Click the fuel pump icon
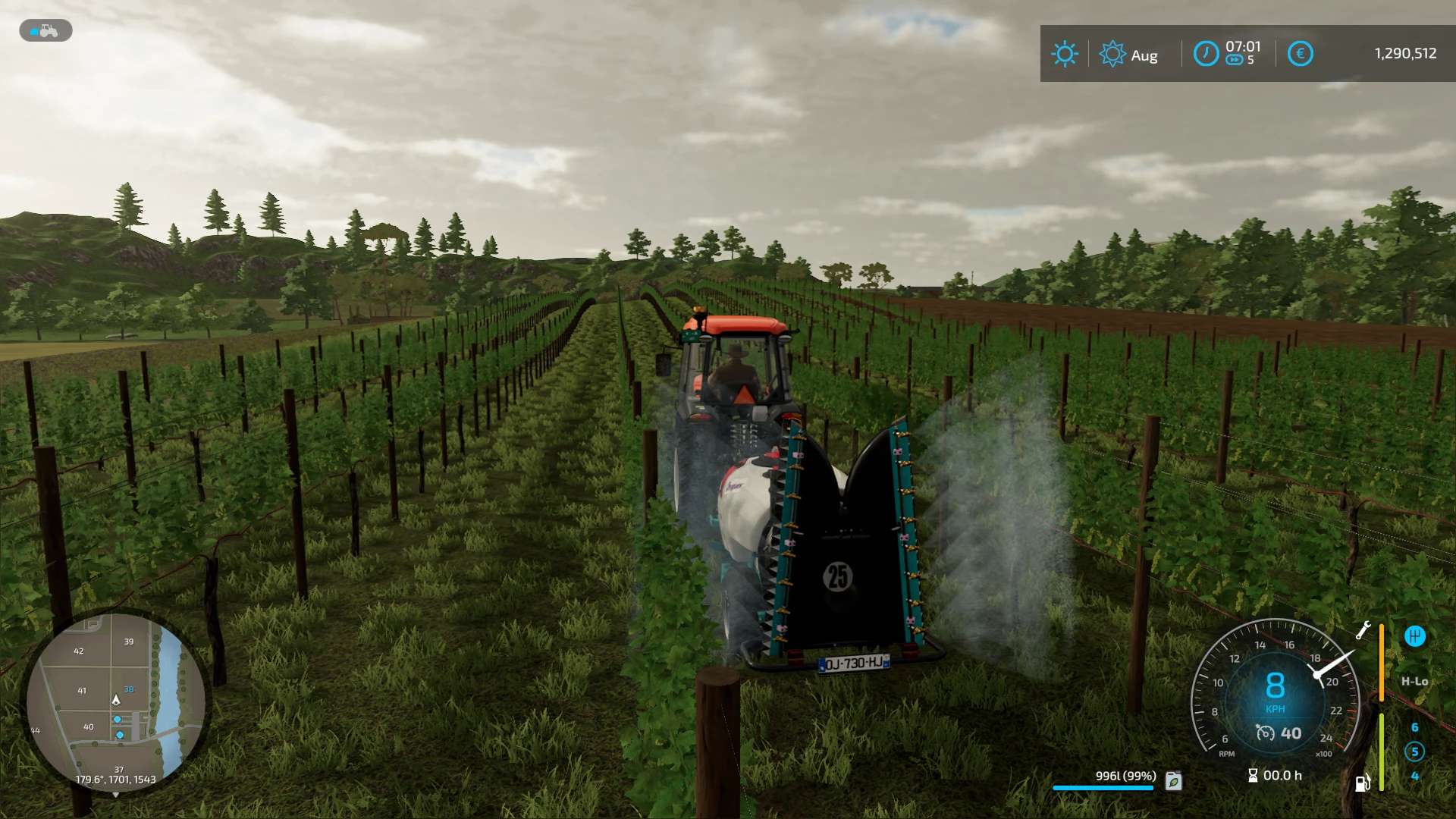The image size is (1456, 819). [1362, 783]
